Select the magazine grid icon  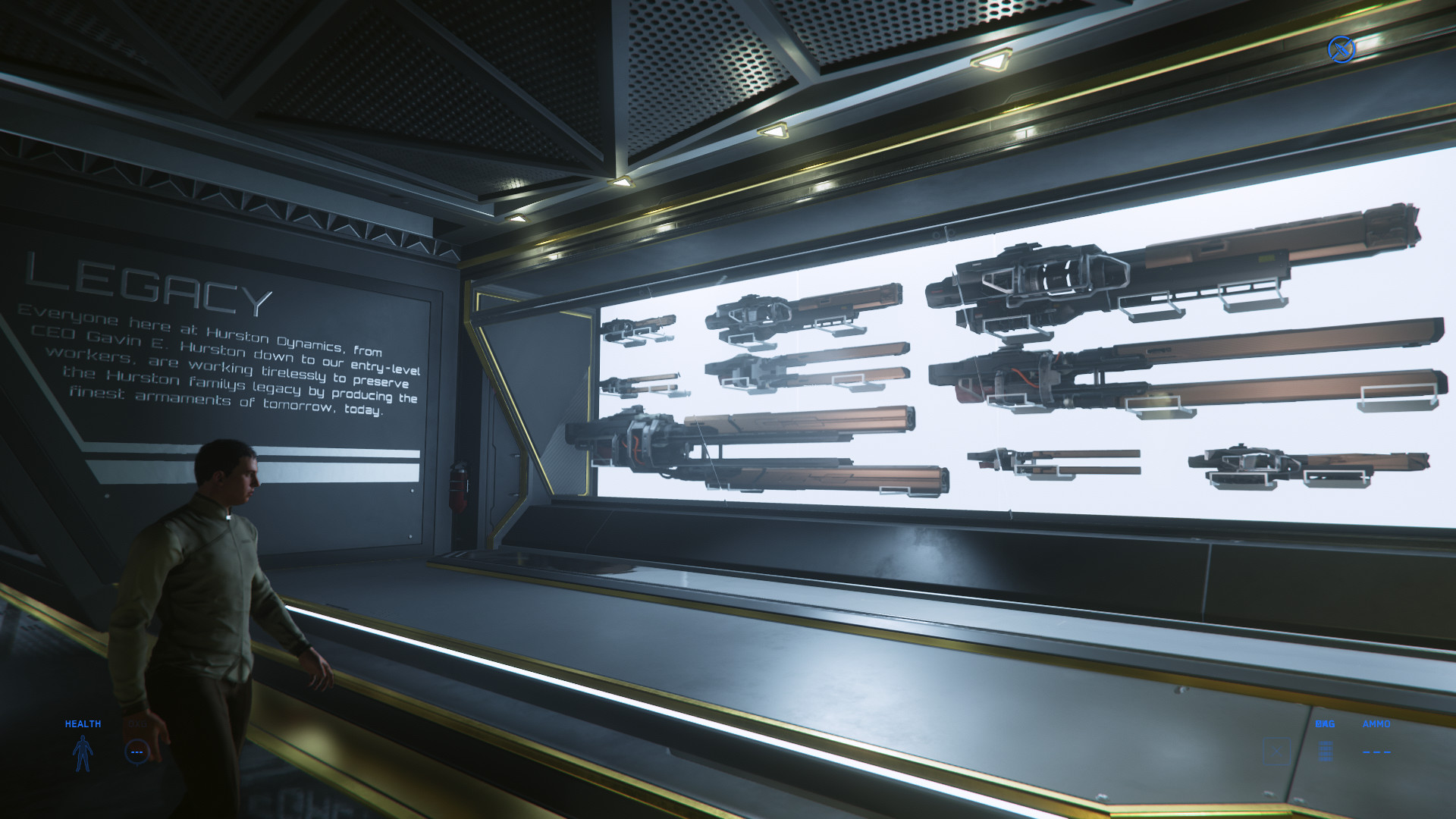1325,751
